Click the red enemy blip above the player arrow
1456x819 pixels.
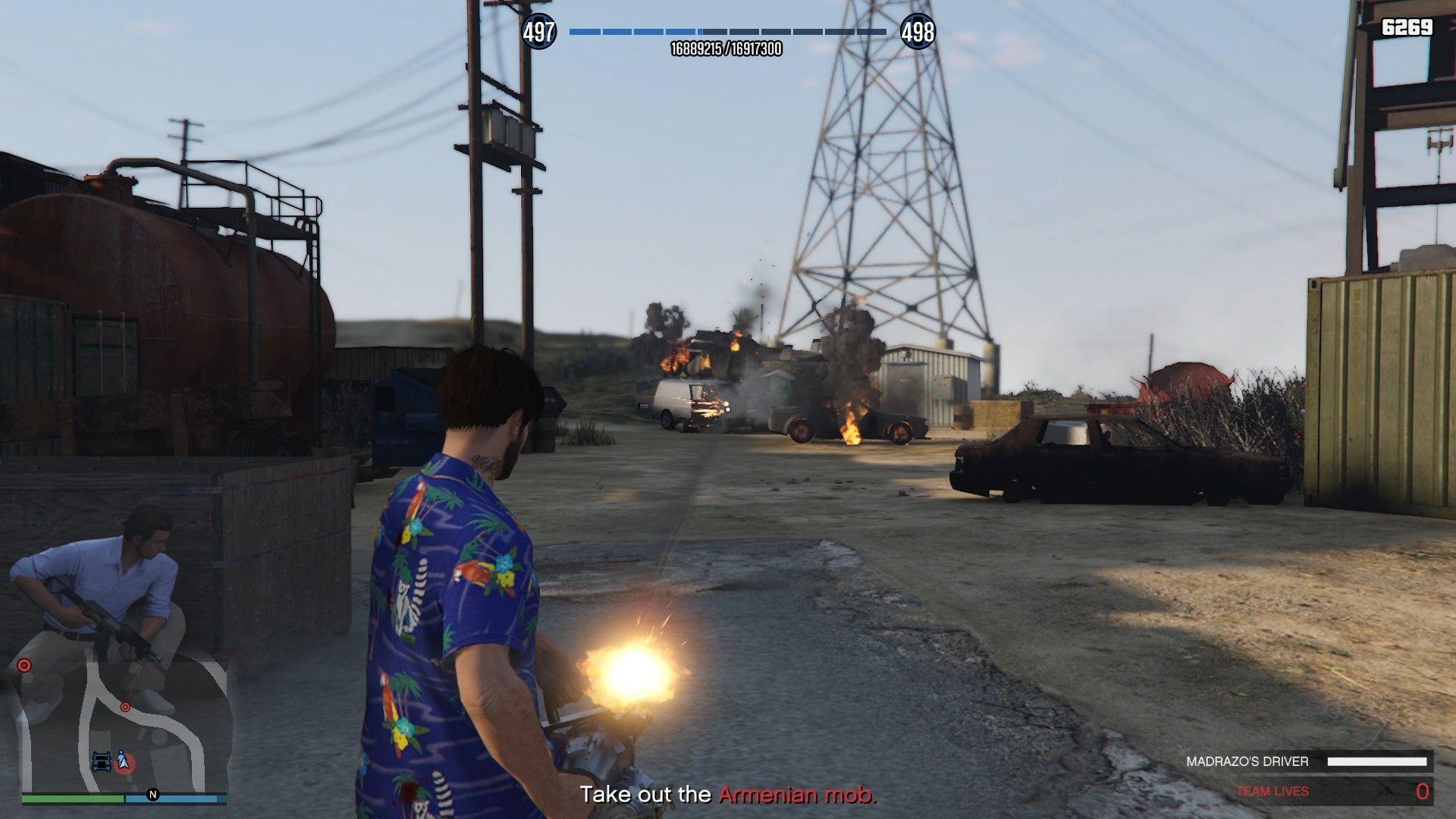click(126, 707)
